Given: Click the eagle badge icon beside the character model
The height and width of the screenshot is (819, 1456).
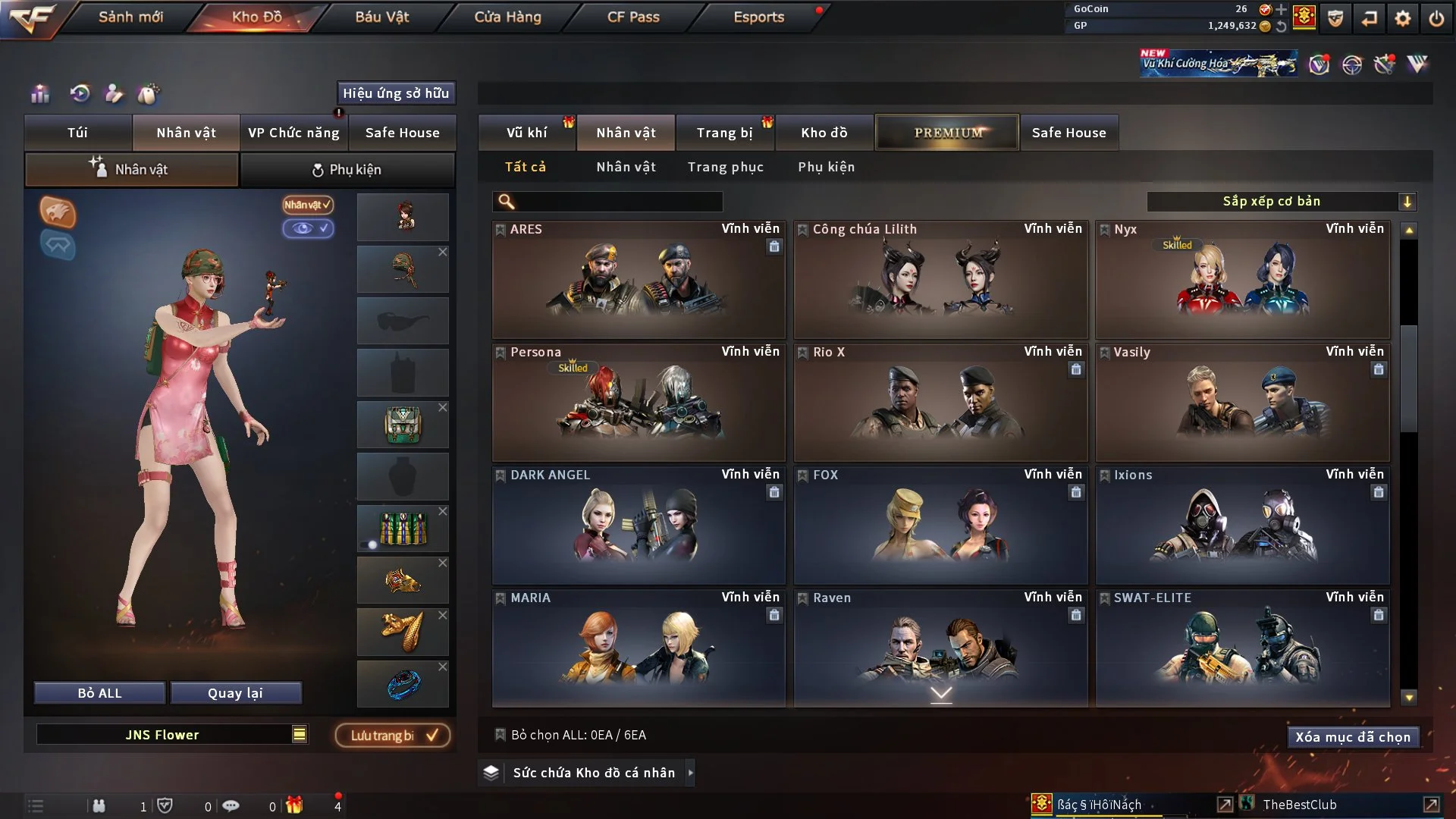Looking at the screenshot, I should pyautogui.click(x=58, y=213).
